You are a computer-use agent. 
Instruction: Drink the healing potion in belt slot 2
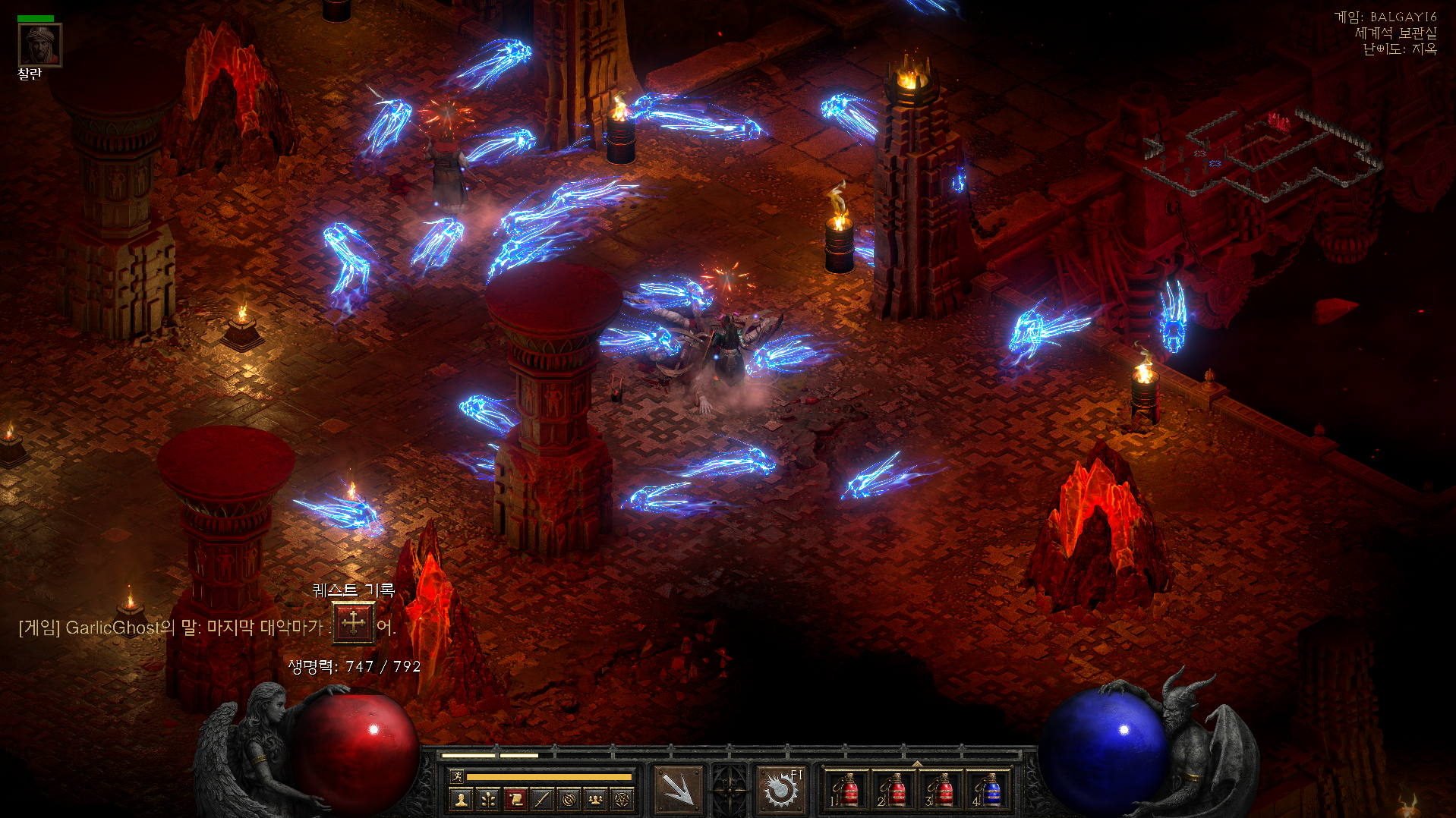click(893, 791)
